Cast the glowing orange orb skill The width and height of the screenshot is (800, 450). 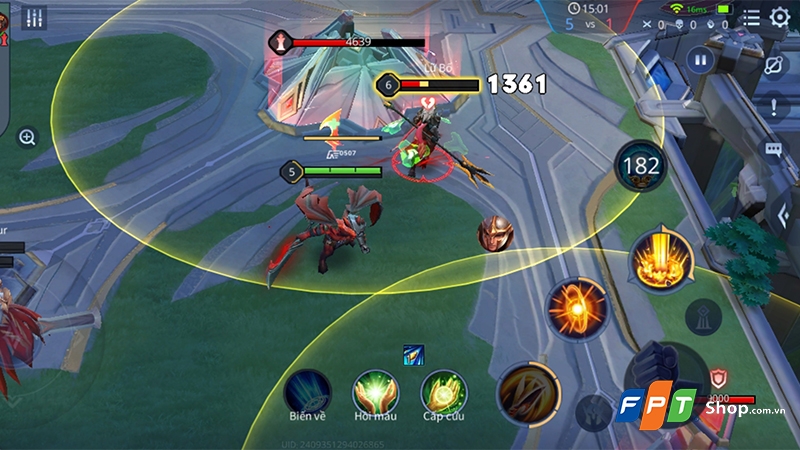[x=578, y=308]
